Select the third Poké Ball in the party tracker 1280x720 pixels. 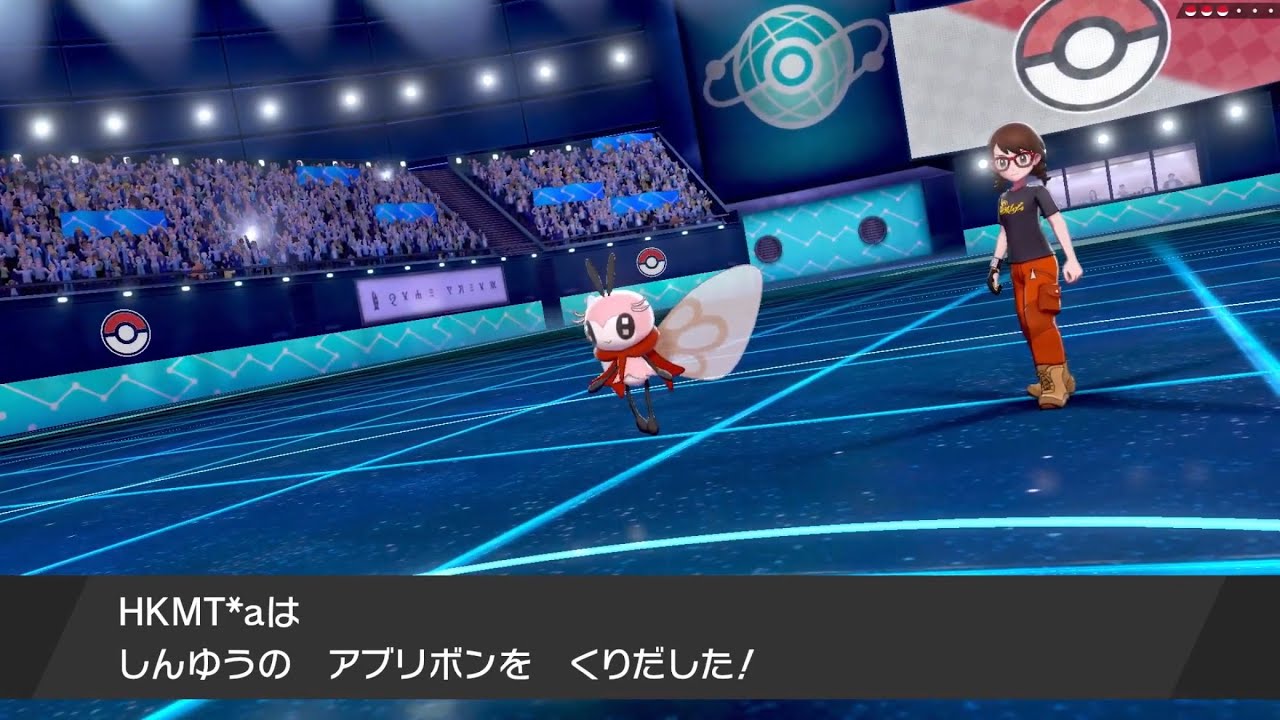[1221, 10]
